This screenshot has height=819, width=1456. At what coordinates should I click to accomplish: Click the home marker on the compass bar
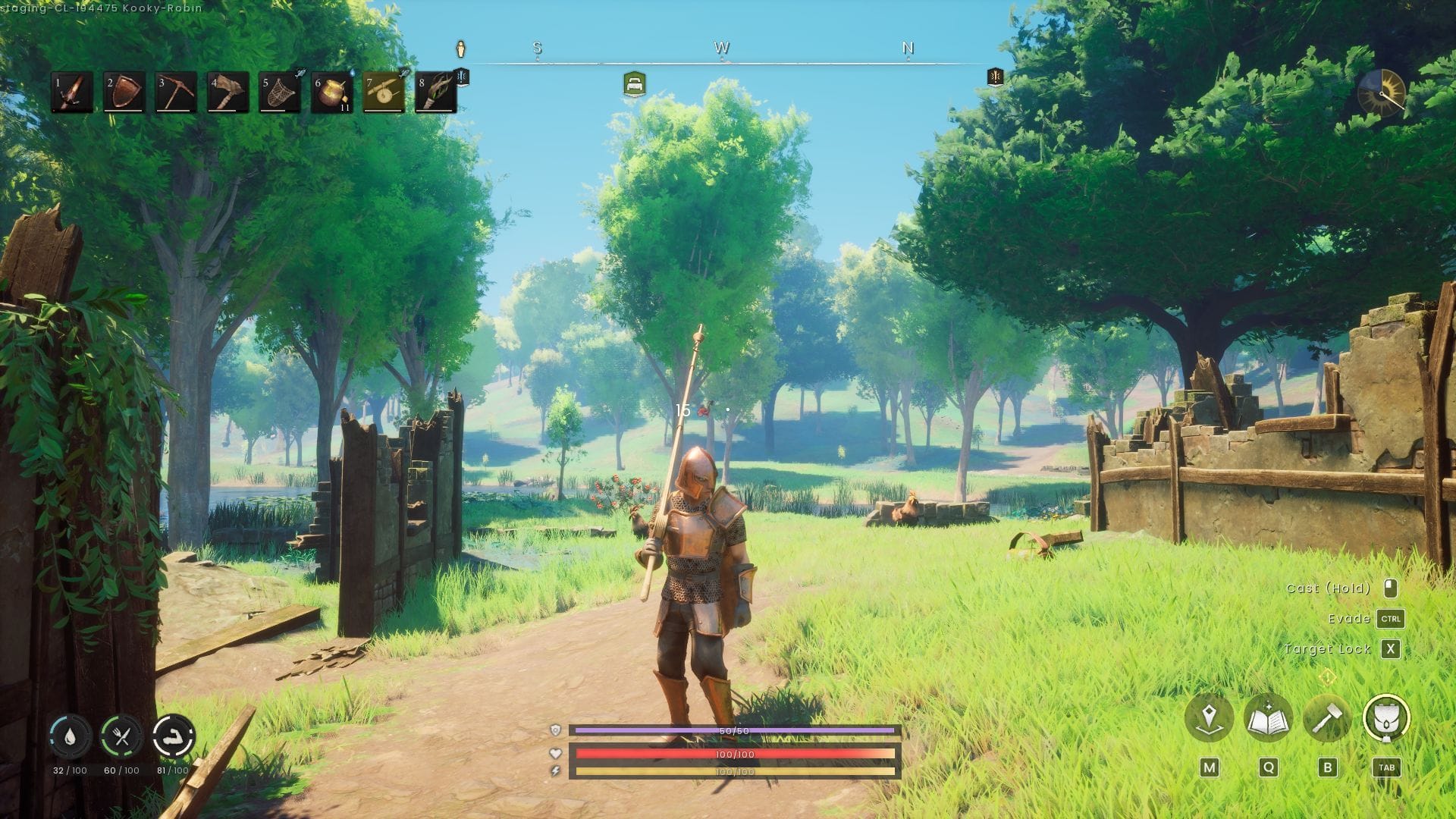tap(633, 85)
